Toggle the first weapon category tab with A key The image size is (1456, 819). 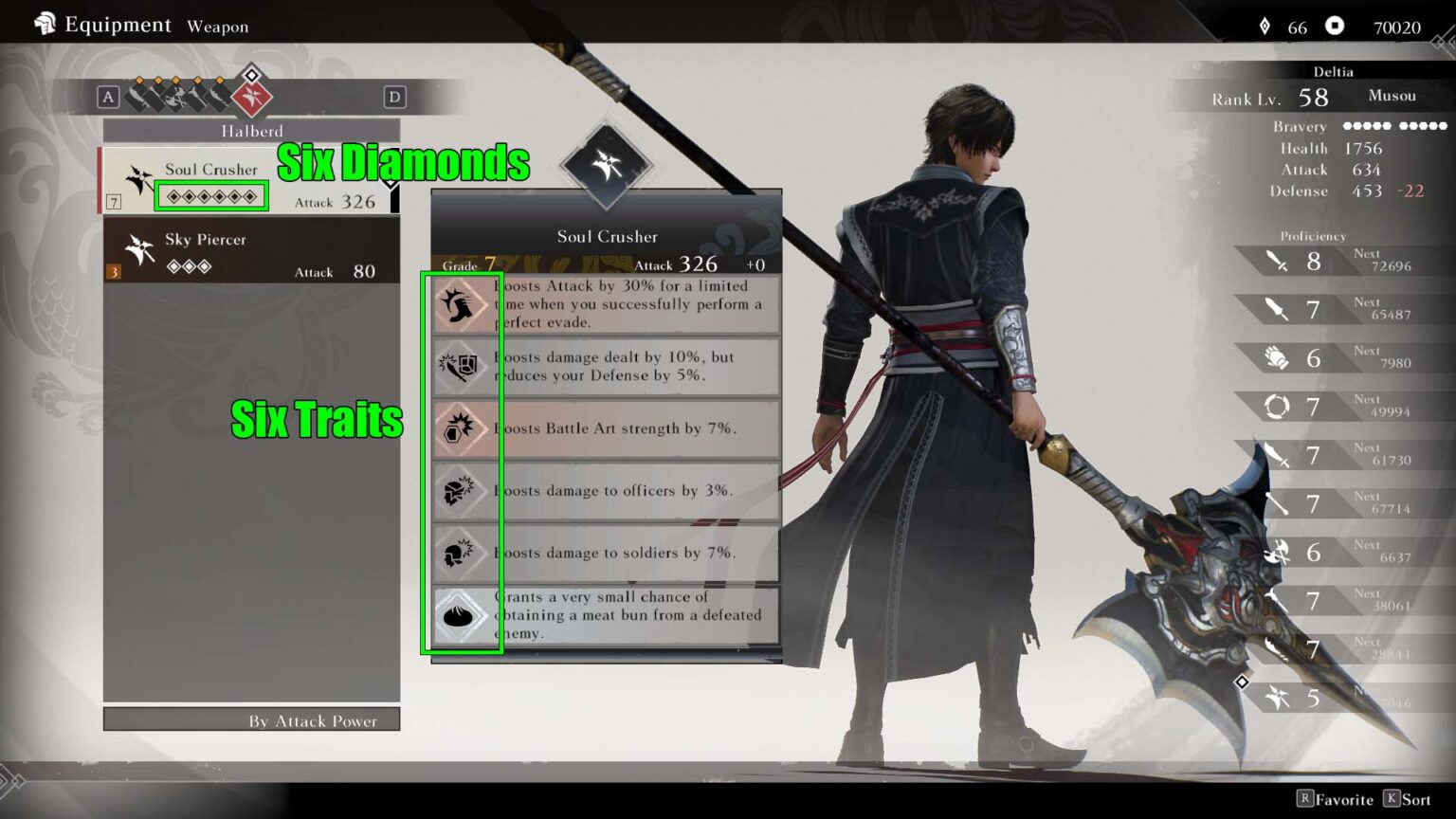click(x=107, y=97)
